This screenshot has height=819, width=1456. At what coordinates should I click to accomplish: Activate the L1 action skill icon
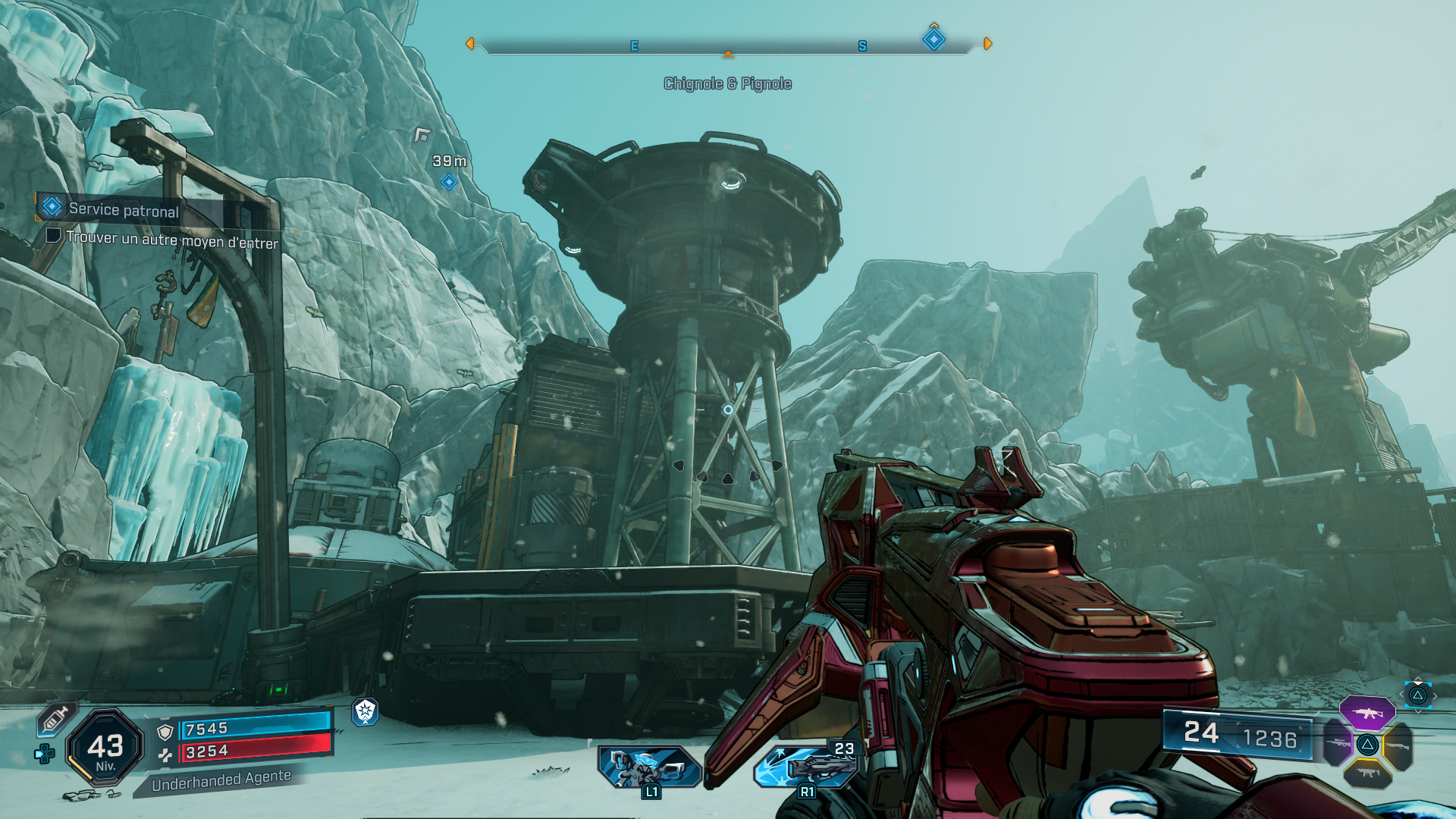click(649, 766)
